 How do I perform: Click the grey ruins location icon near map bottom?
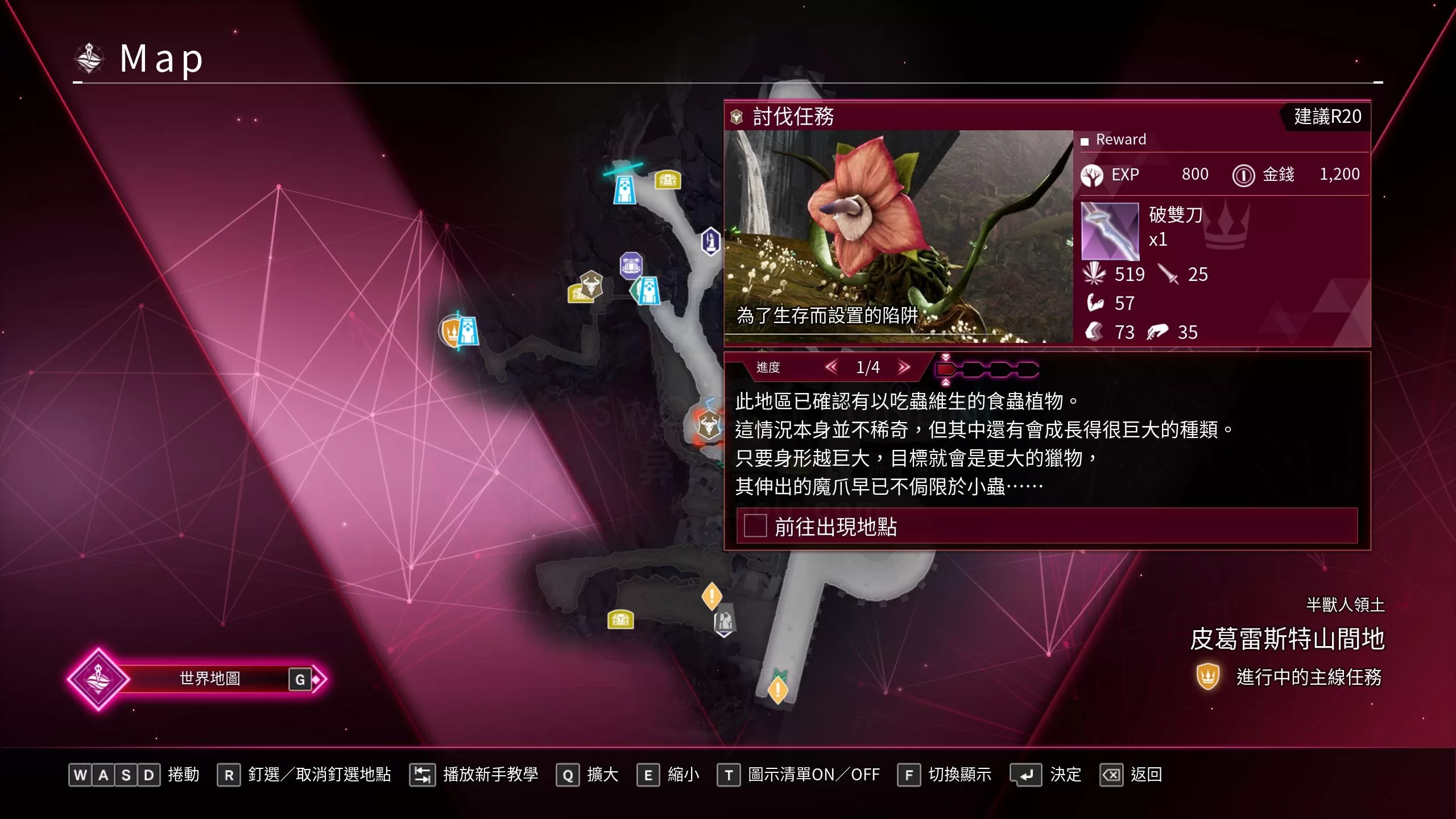(x=724, y=623)
